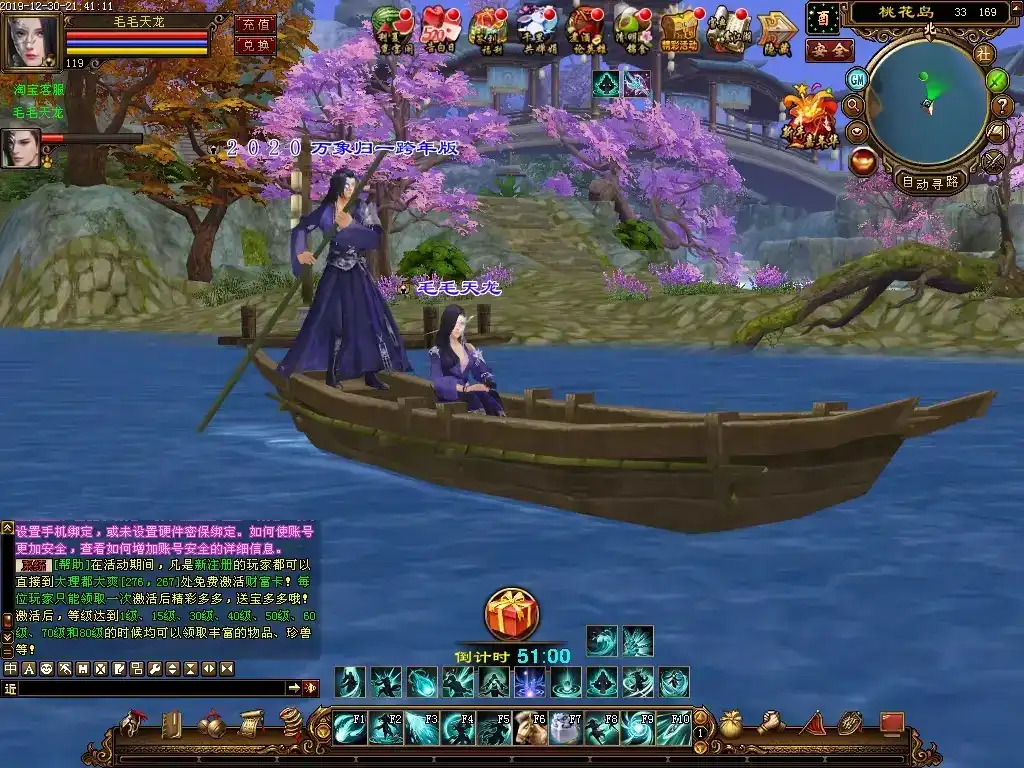Click the 安全 security button
The image size is (1024, 768).
(829, 50)
